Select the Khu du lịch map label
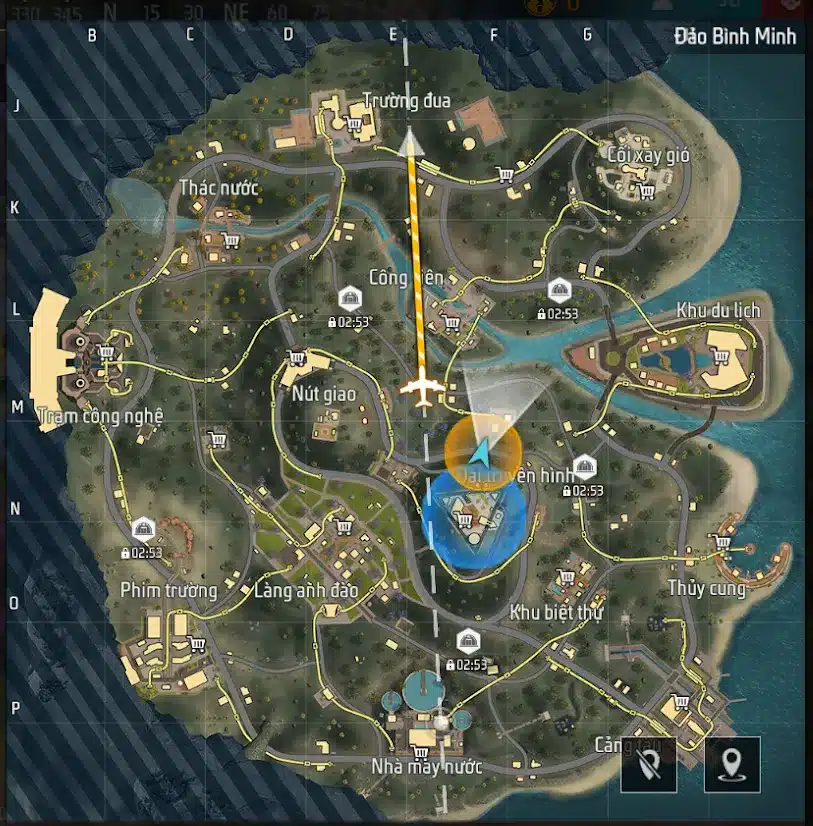Image resolution: width=813 pixels, height=826 pixels. 718,310
